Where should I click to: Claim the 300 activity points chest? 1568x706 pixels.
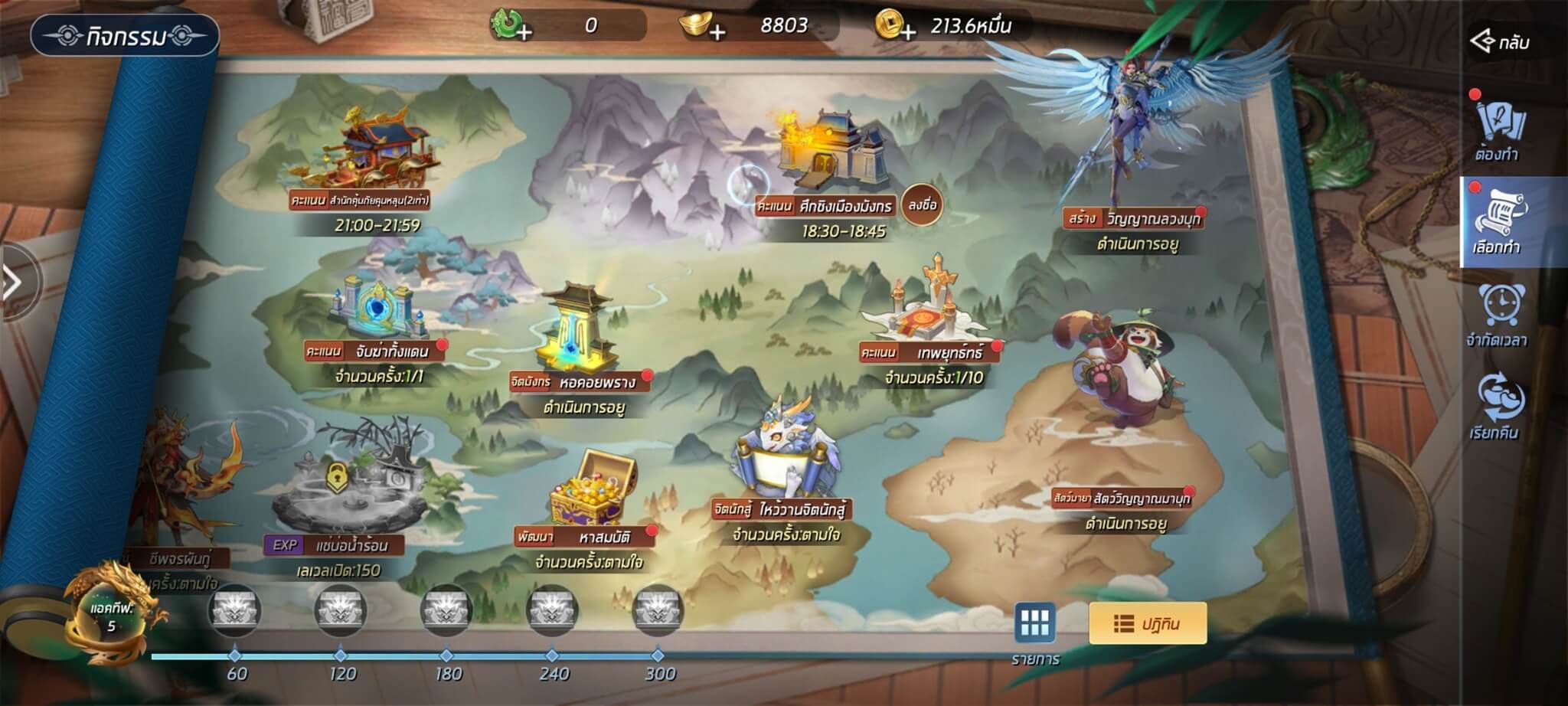click(x=657, y=611)
